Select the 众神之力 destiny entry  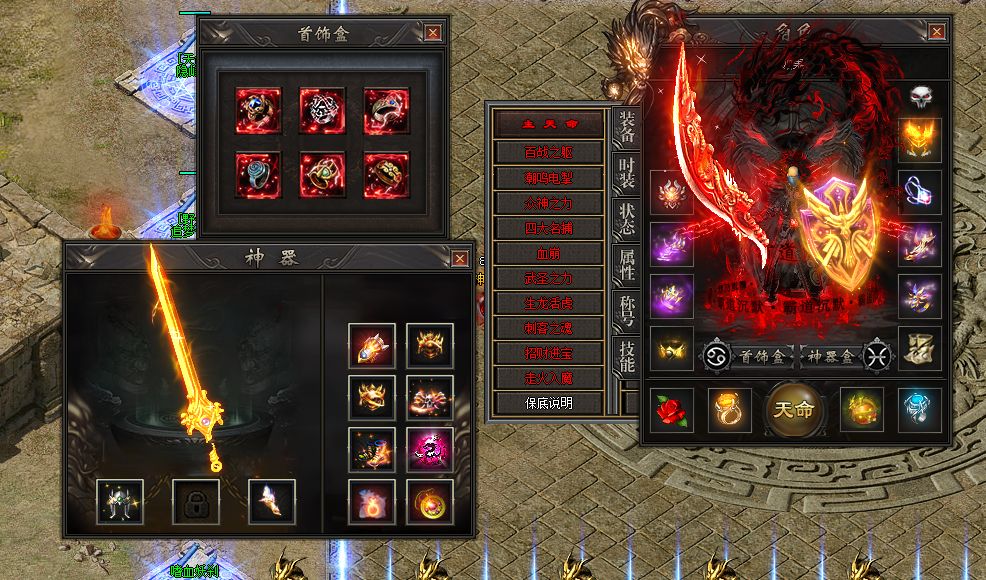(549, 203)
